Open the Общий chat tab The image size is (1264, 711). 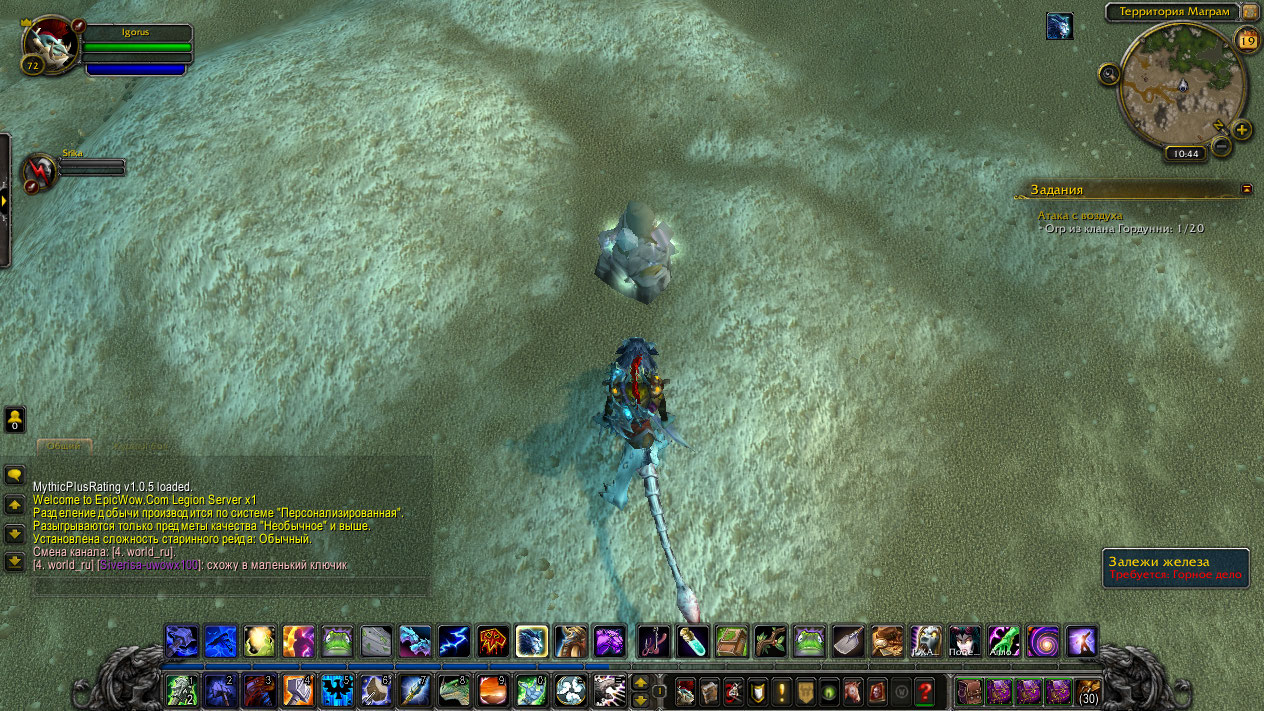(x=64, y=446)
